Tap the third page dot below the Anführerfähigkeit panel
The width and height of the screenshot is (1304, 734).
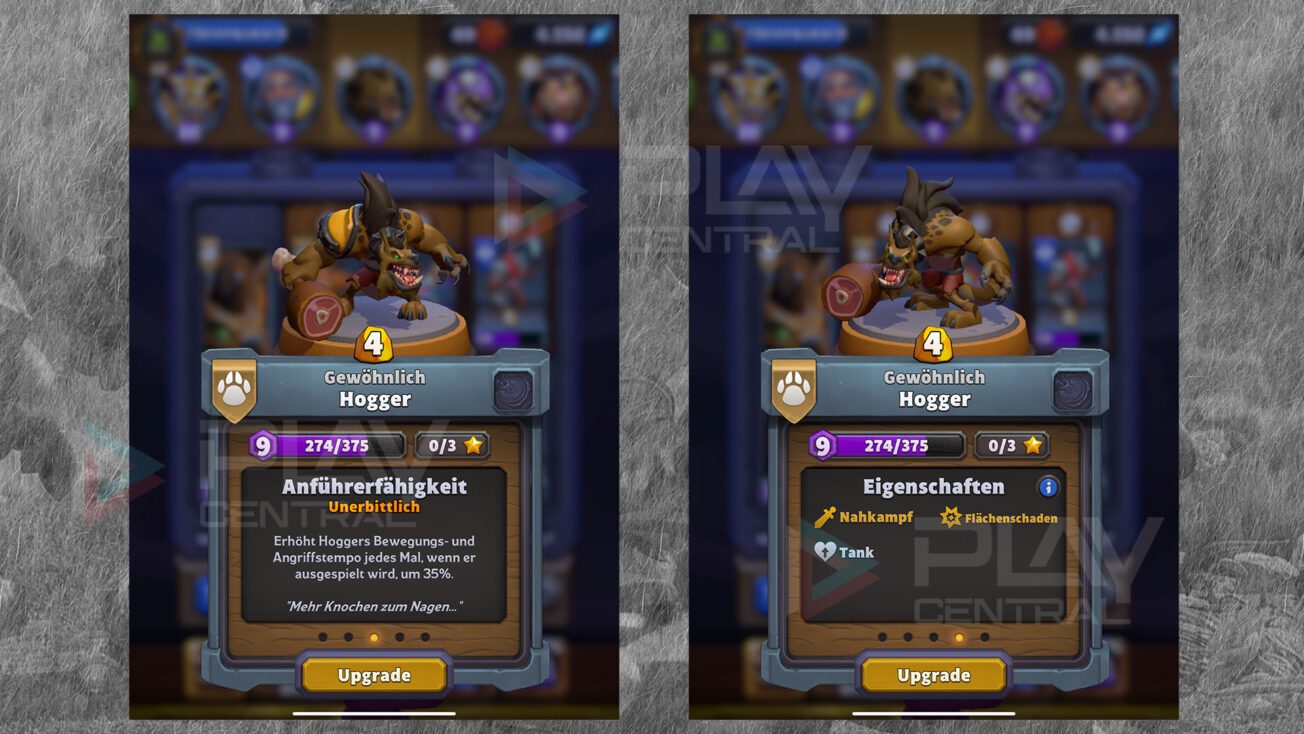373,637
